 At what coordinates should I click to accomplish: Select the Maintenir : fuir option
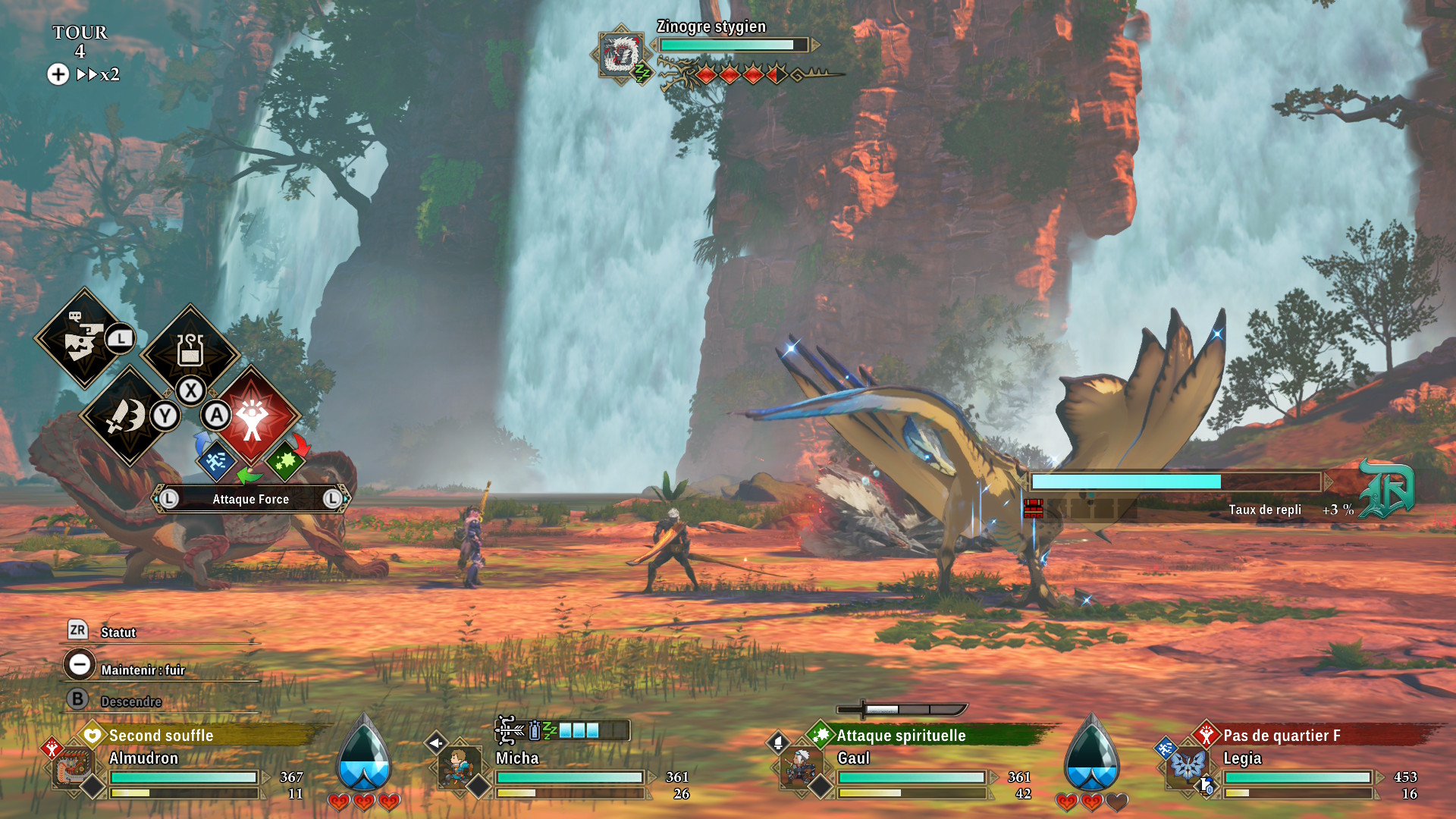pos(143,670)
